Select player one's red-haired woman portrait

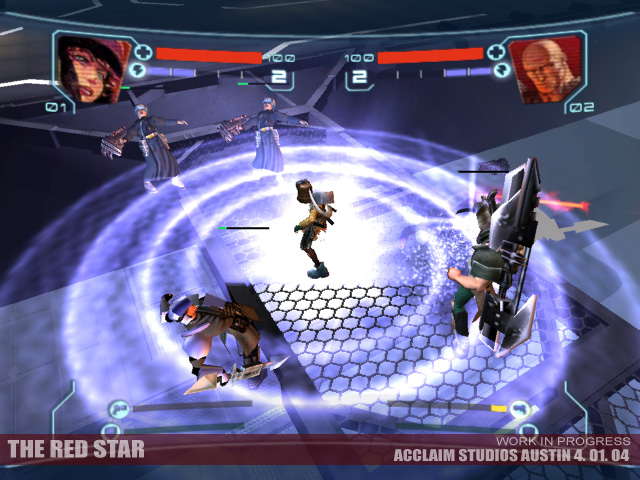coord(88,67)
